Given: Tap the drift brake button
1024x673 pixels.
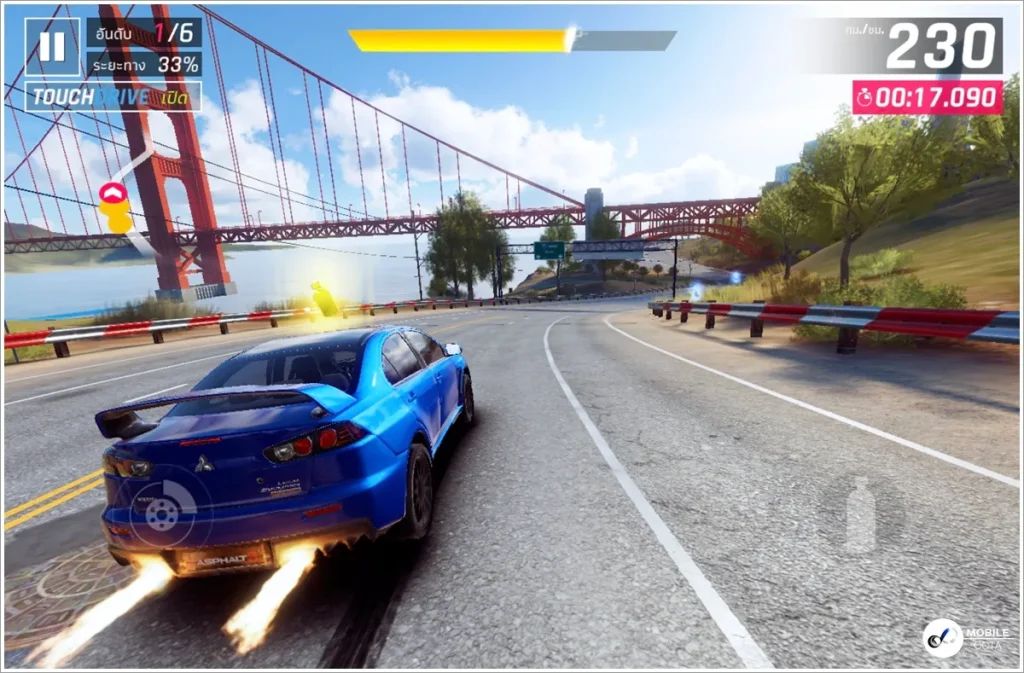Looking at the screenshot, I should pos(162,512).
